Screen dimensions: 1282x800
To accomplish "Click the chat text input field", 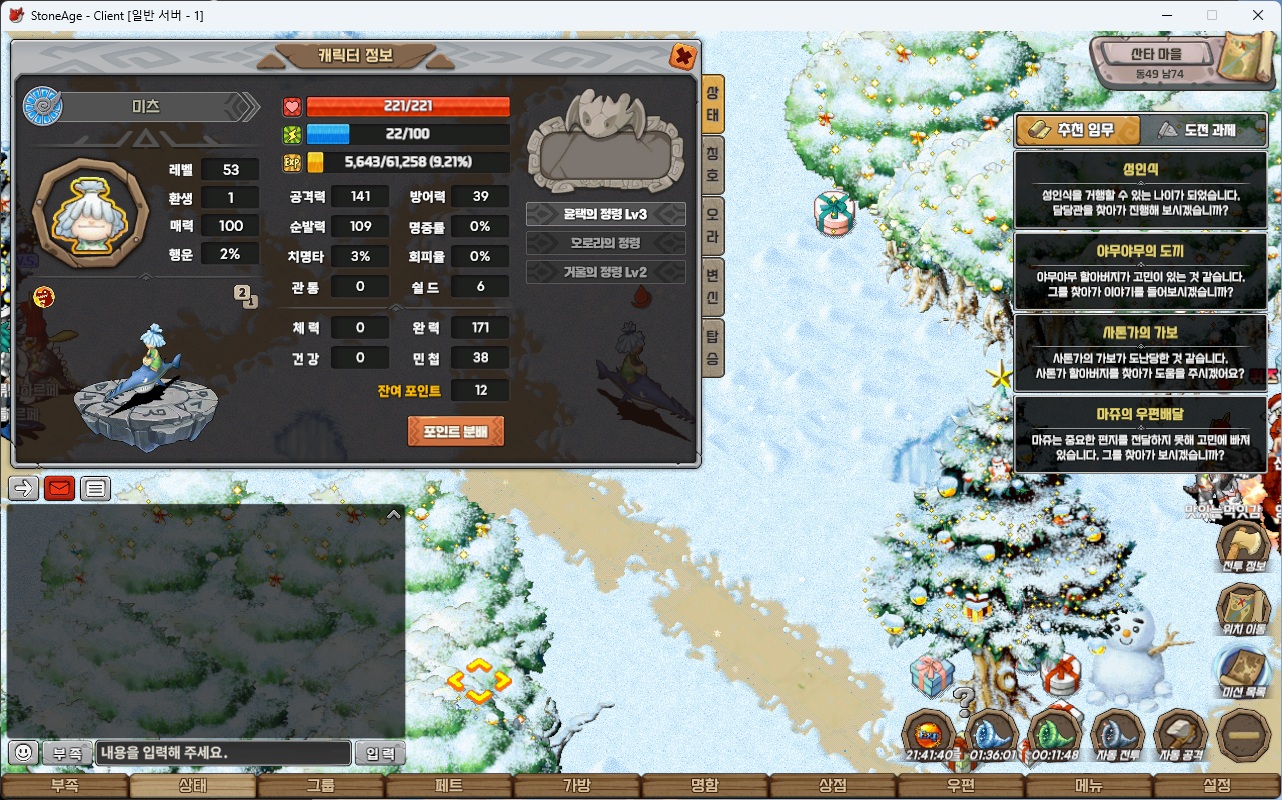I will [223, 753].
